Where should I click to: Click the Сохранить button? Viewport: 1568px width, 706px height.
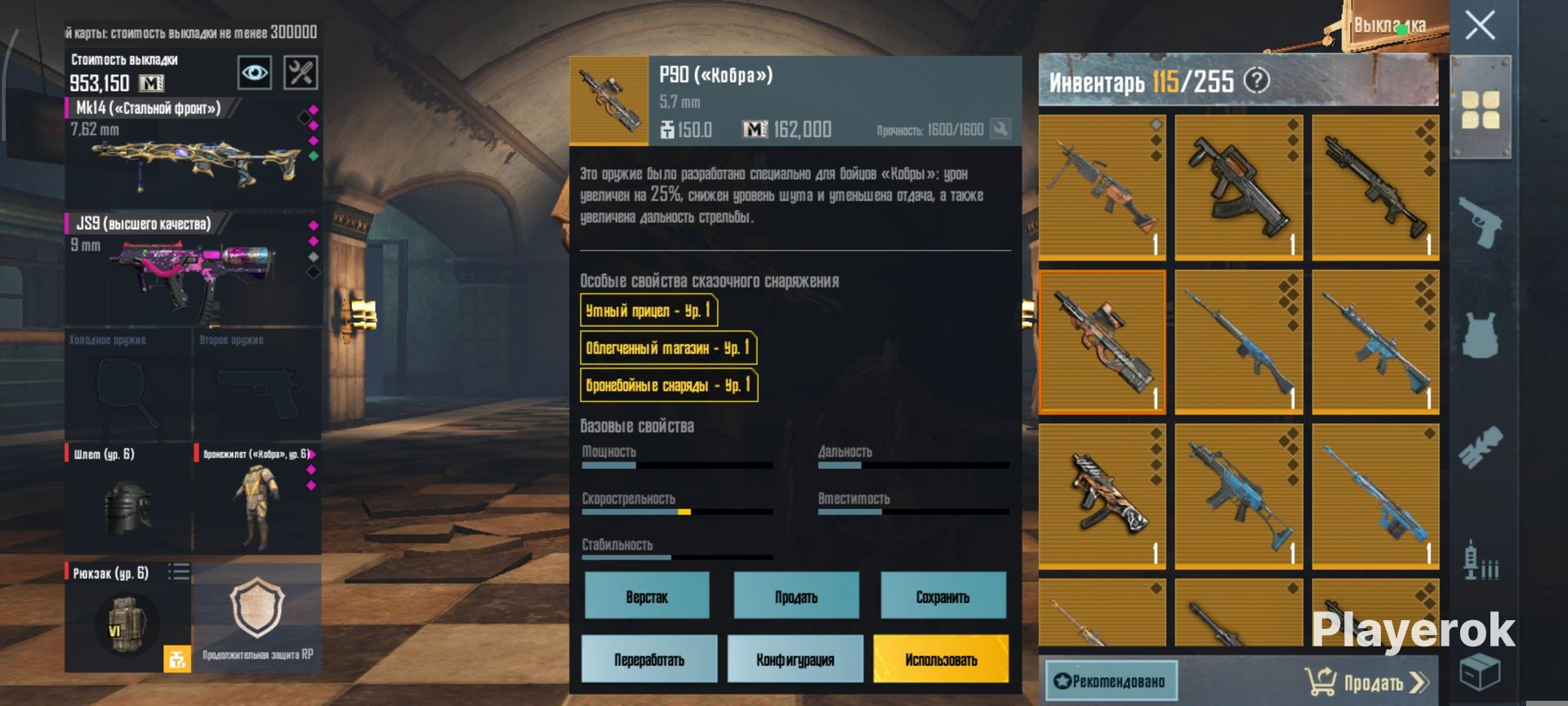[x=942, y=597]
